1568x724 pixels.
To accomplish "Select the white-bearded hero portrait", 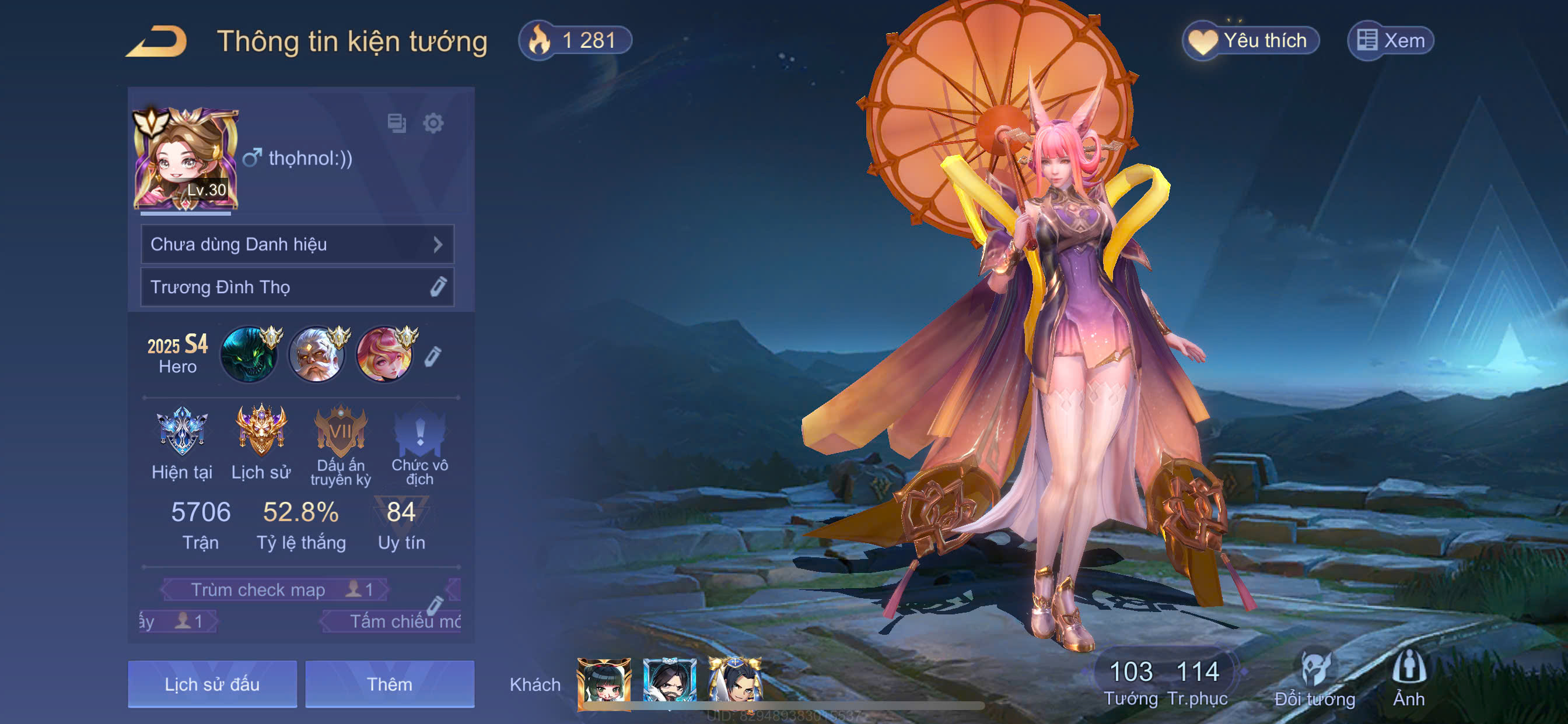I will (317, 354).
